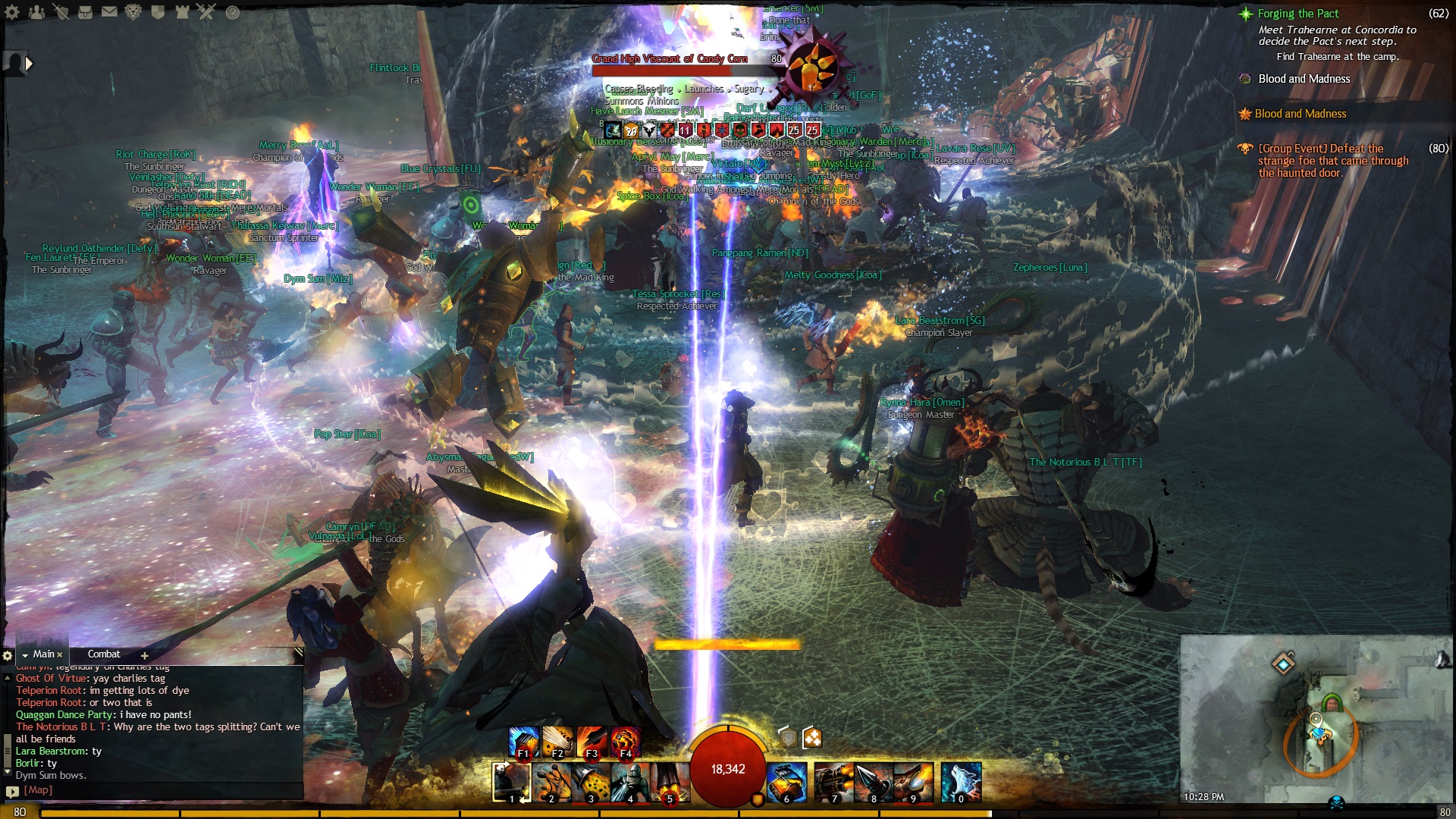The width and height of the screenshot is (1456, 819).
Task: Activate the F4 fiery orb toolbelt skill
Action: pyautogui.click(x=625, y=742)
